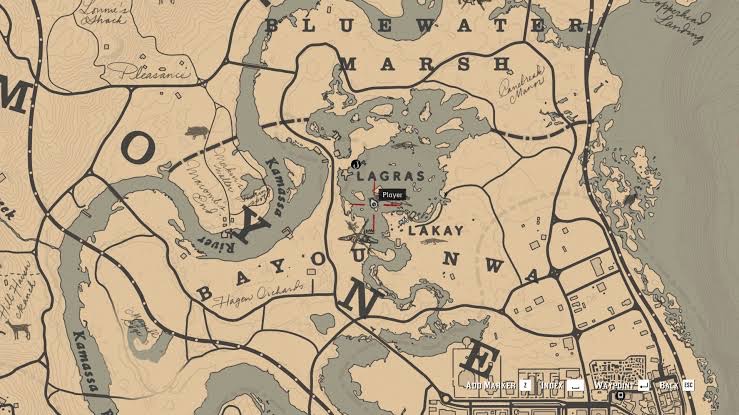Click the black J mission marker near Lagras
Screen dimensions: 739x415
tap(355, 164)
